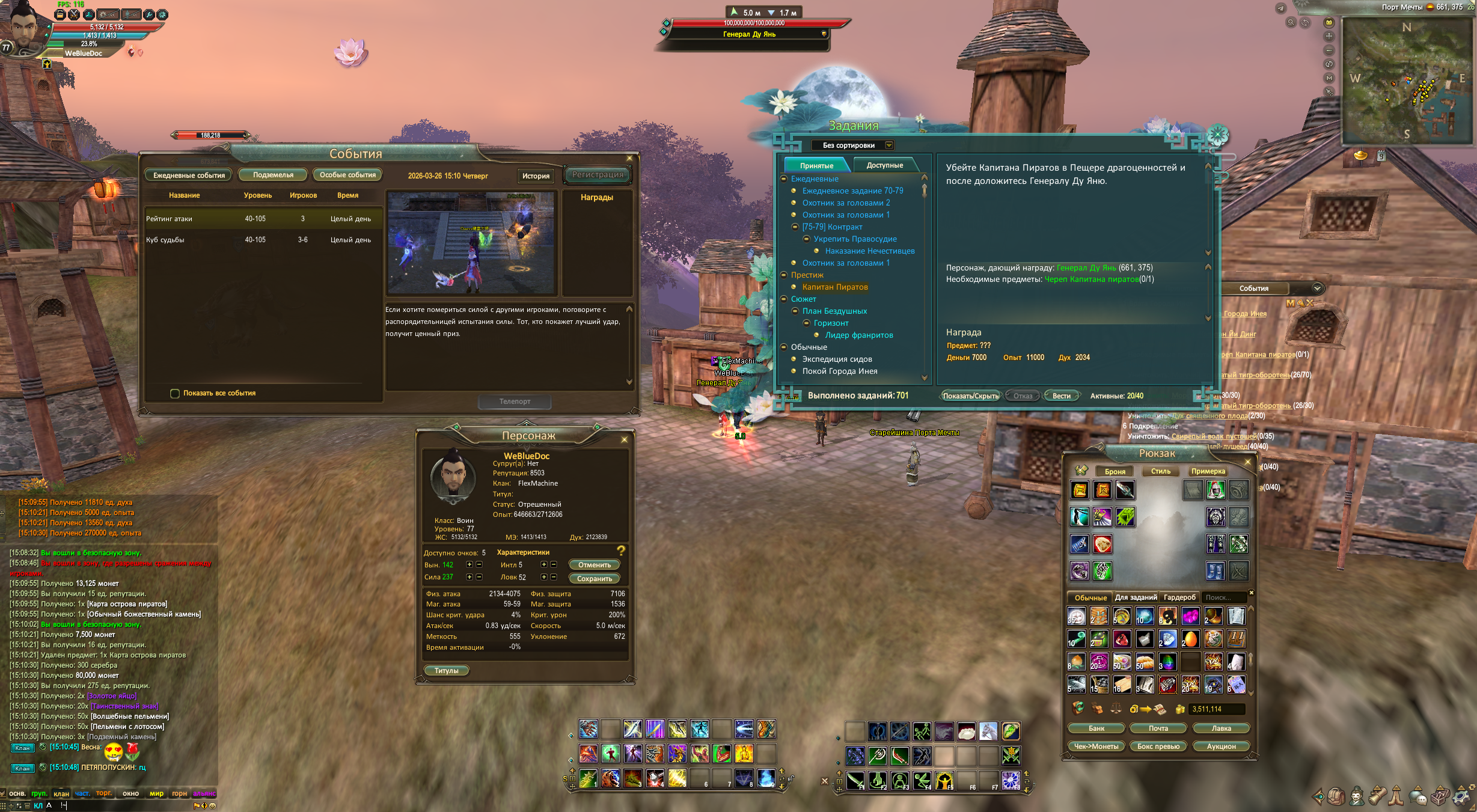The height and width of the screenshot is (812, 1477).
Task: Switch to the Подземелья tab
Action: [x=273, y=175]
